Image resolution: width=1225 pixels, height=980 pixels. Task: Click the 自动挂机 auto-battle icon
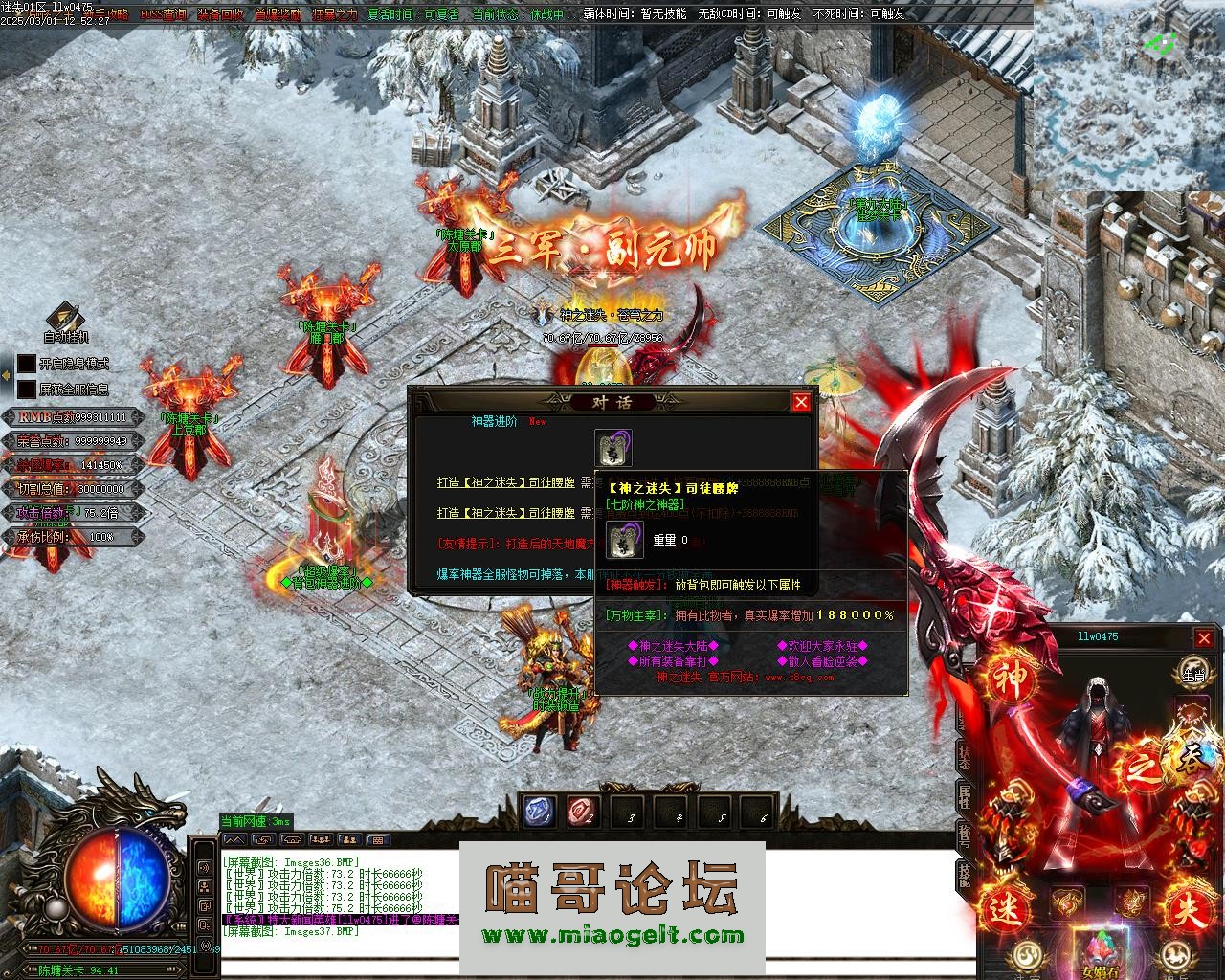(x=65, y=319)
